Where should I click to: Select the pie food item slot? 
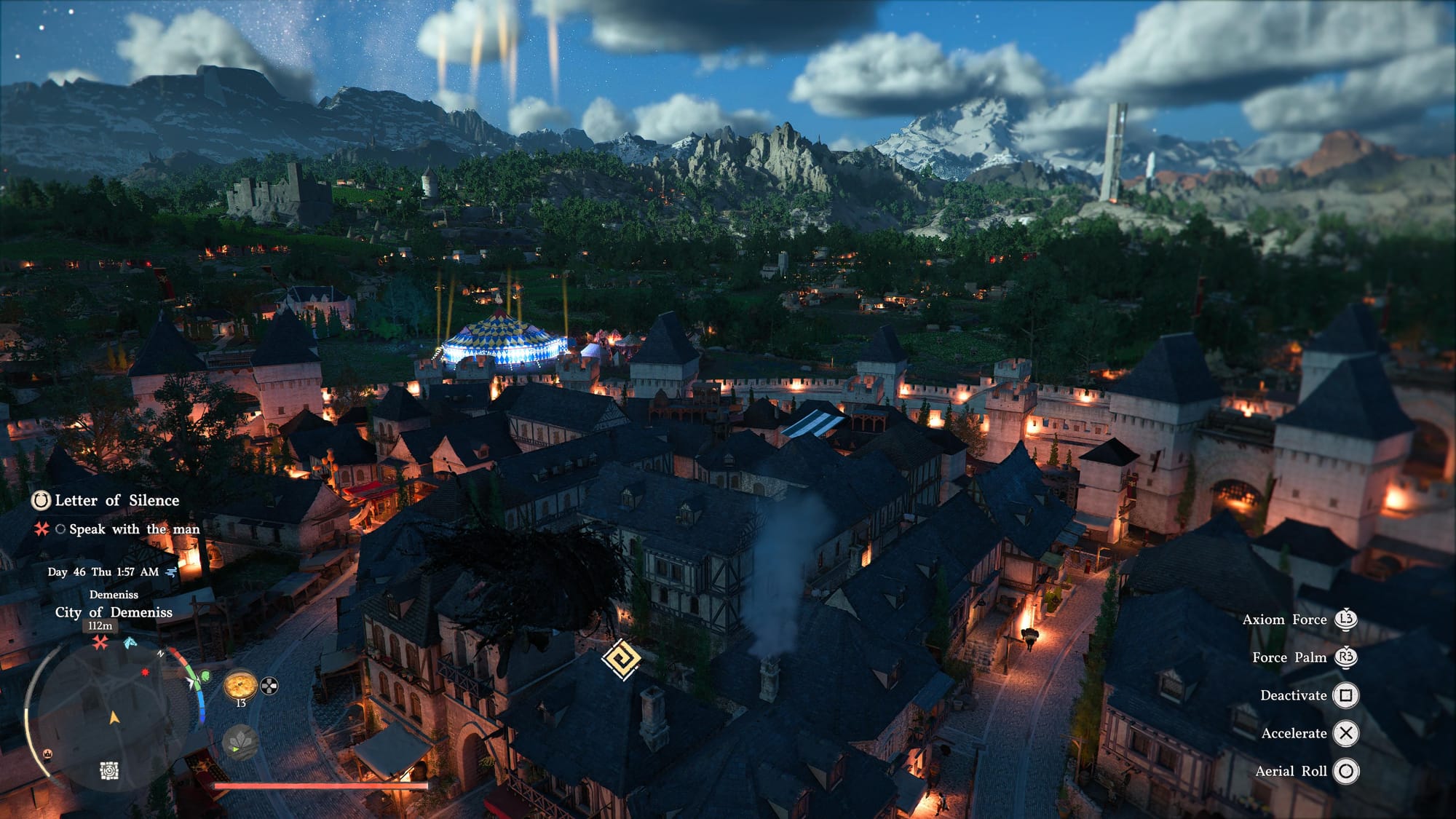[x=240, y=686]
